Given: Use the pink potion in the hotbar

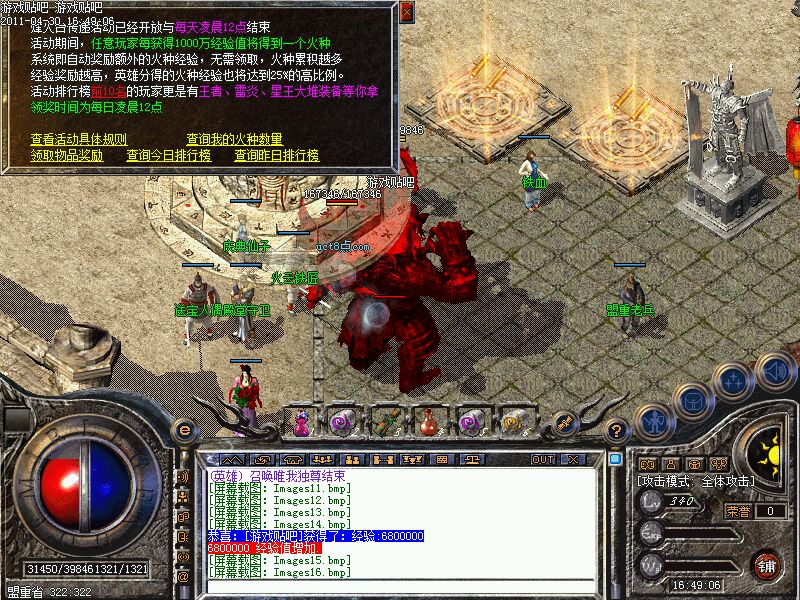Looking at the screenshot, I should point(301,423).
